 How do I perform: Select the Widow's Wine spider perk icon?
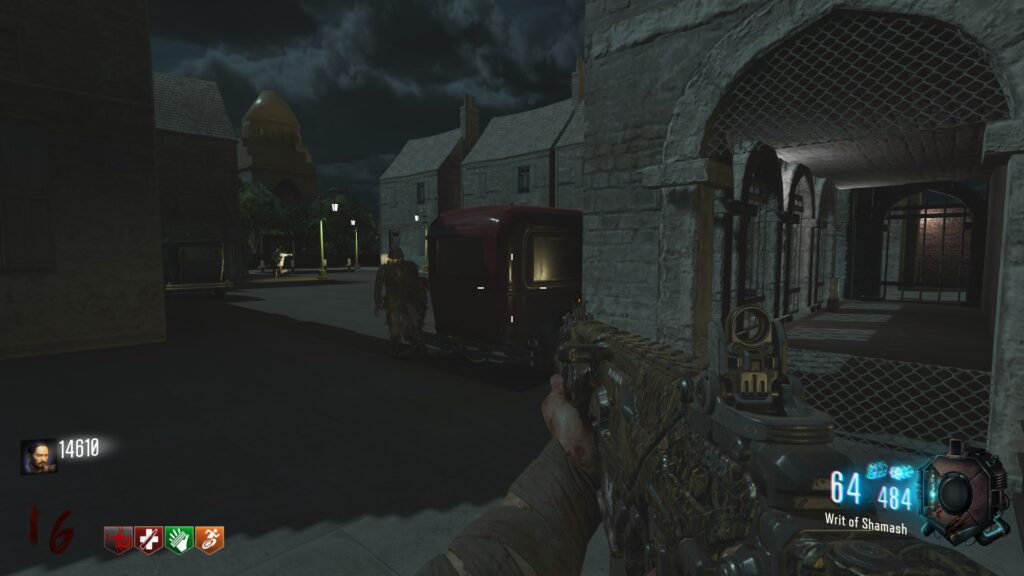click(118, 540)
